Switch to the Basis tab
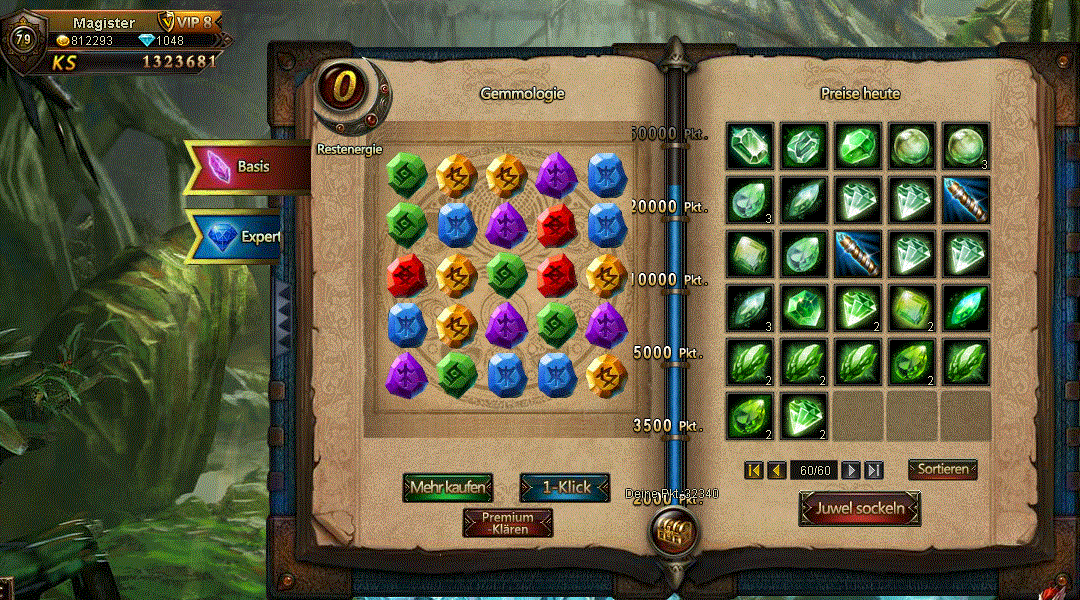This screenshot has width=1080, height=600. [x=247, y=166]
